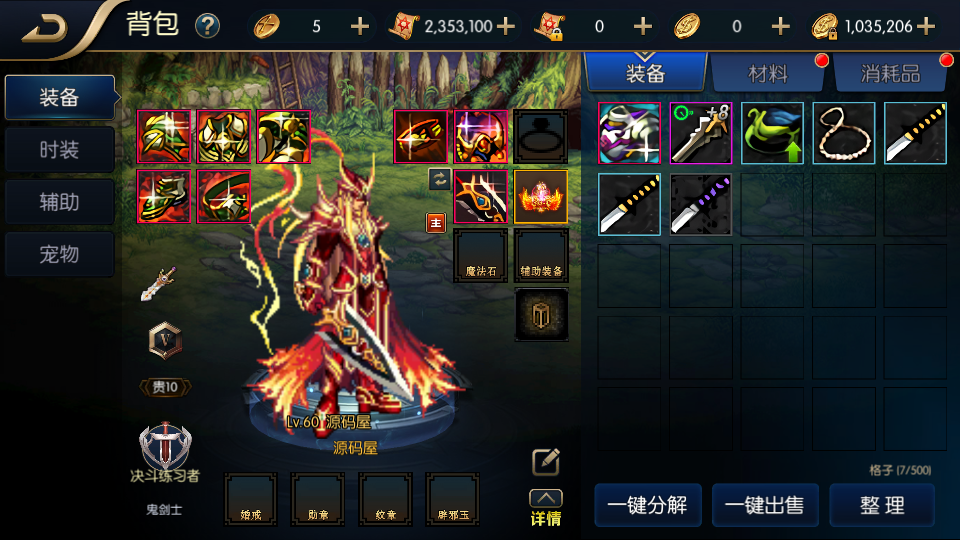Open the 魔法石 equipment slot

[x=480, y=254]
